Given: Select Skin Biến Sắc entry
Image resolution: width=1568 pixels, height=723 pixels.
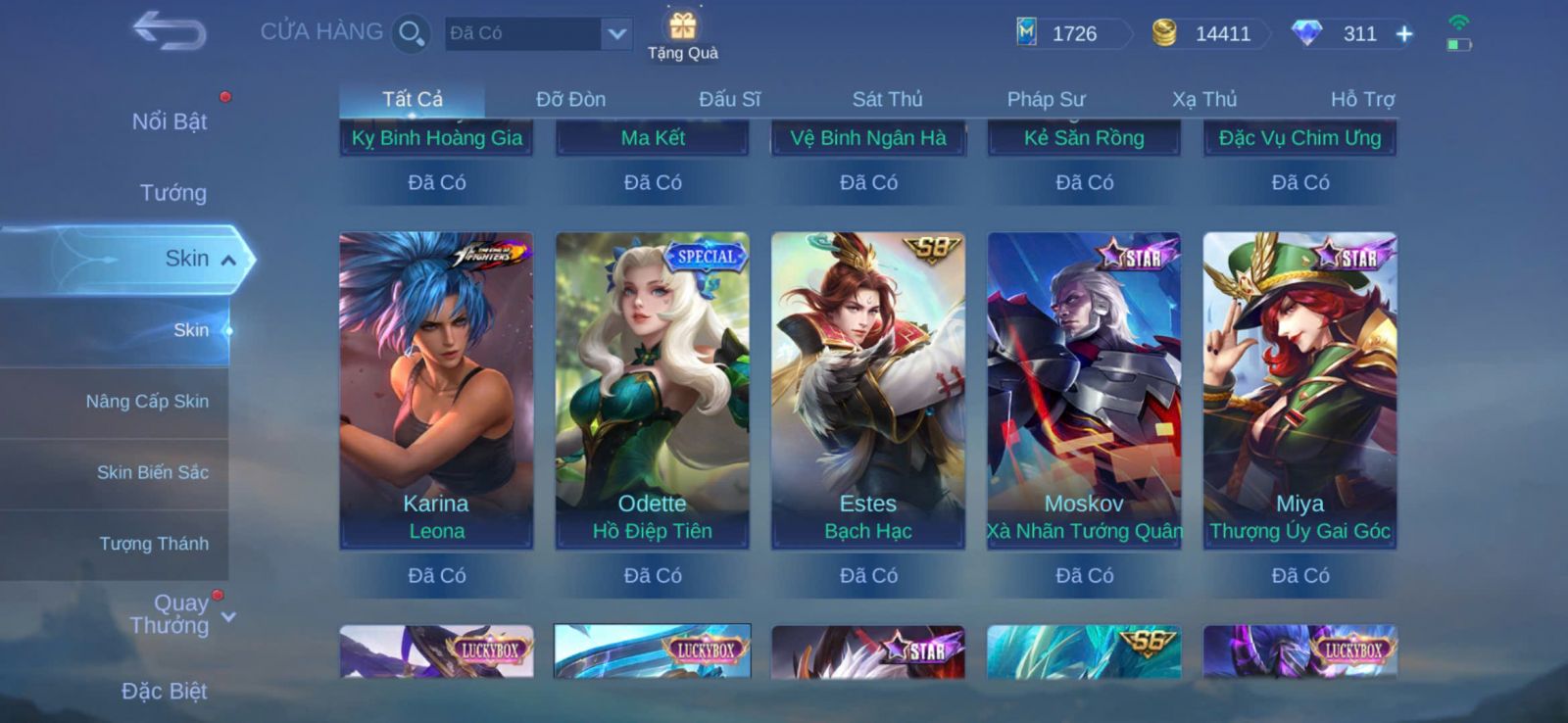Looking at the screenshot, I should 152,472.
